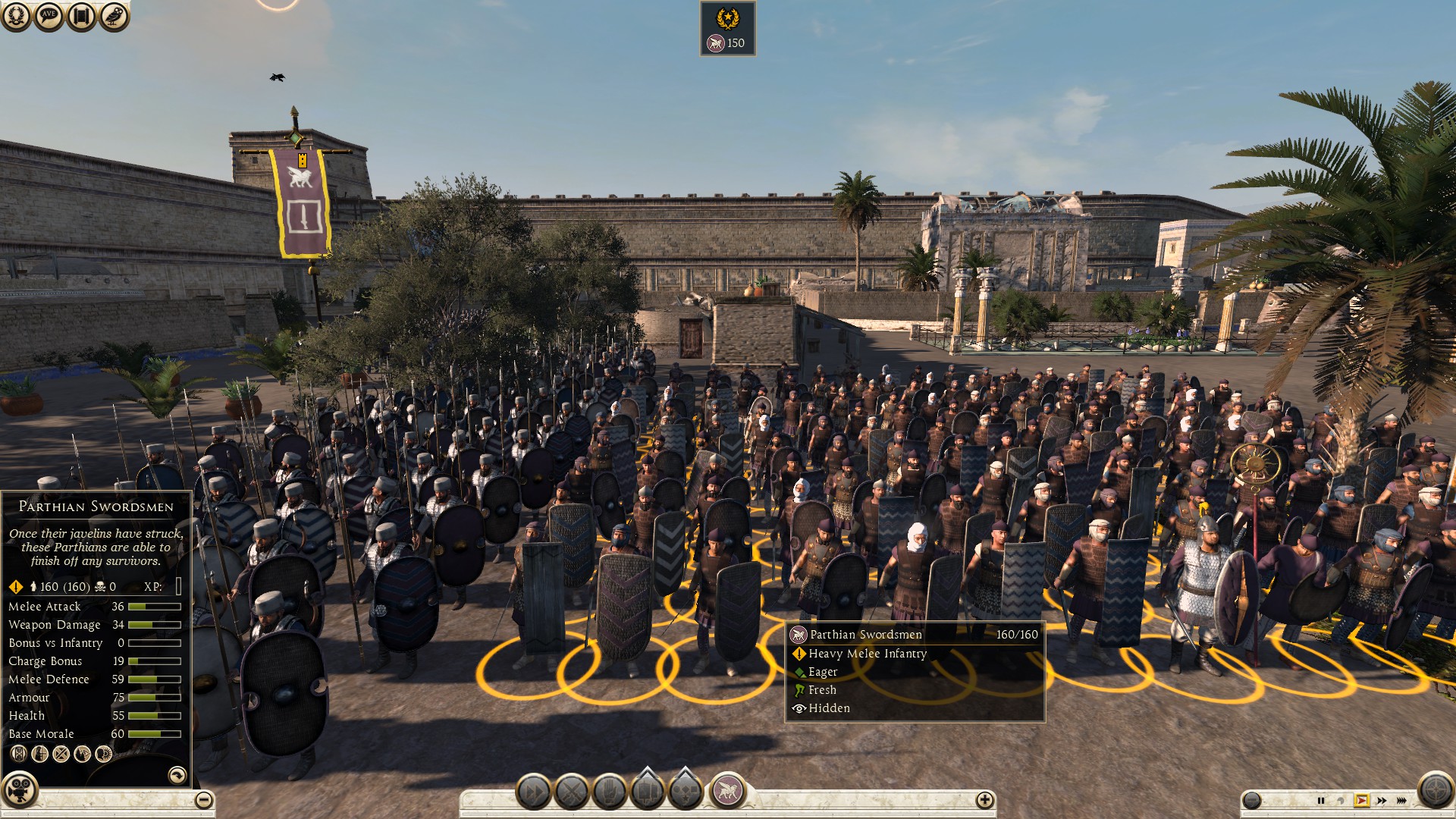
Task: Set battle speed to fast forward
Action: [x=1382, y=800]
